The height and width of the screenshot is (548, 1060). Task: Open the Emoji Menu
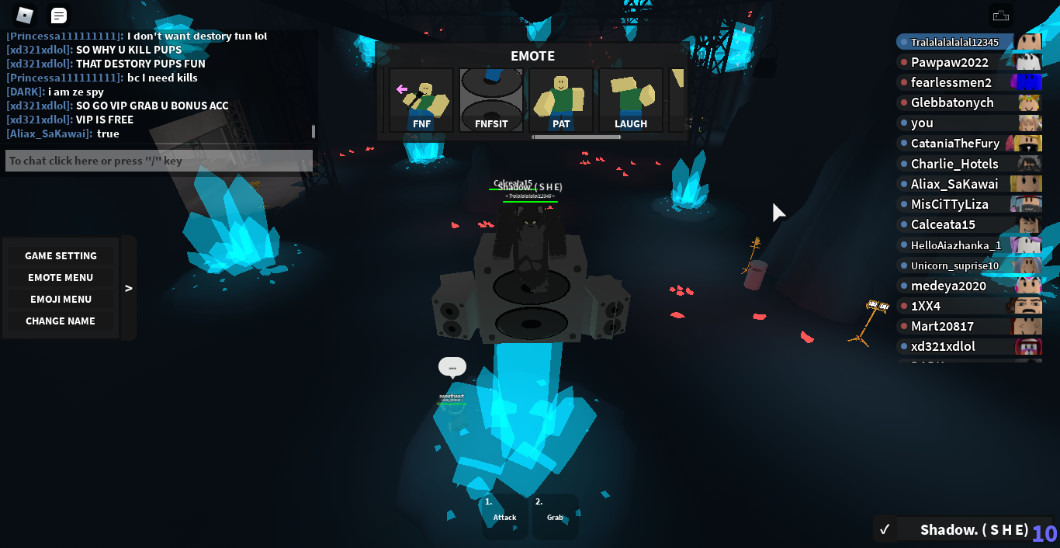(61, 299)
